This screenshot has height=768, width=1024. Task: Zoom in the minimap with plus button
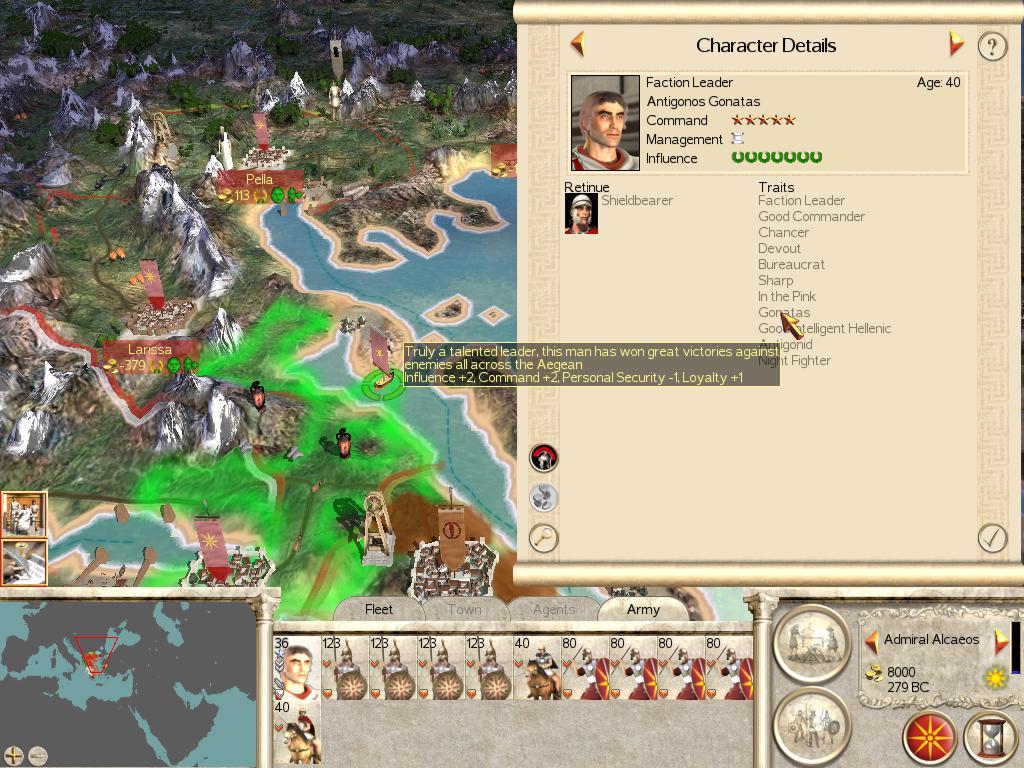pos(13,755)
